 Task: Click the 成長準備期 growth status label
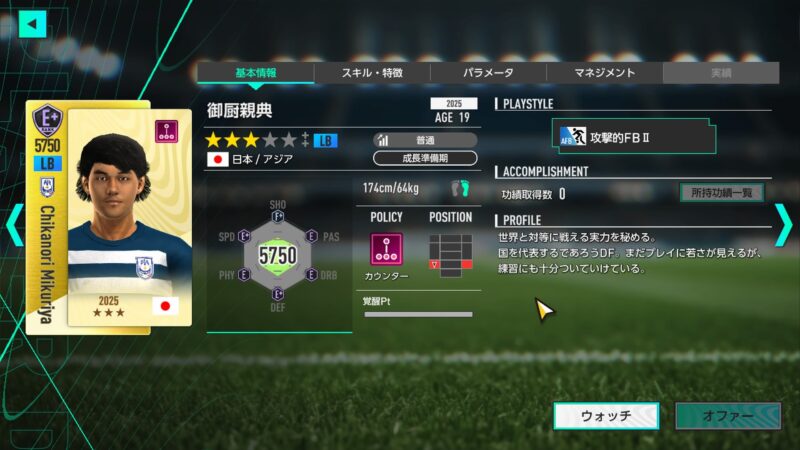[425, 158]
